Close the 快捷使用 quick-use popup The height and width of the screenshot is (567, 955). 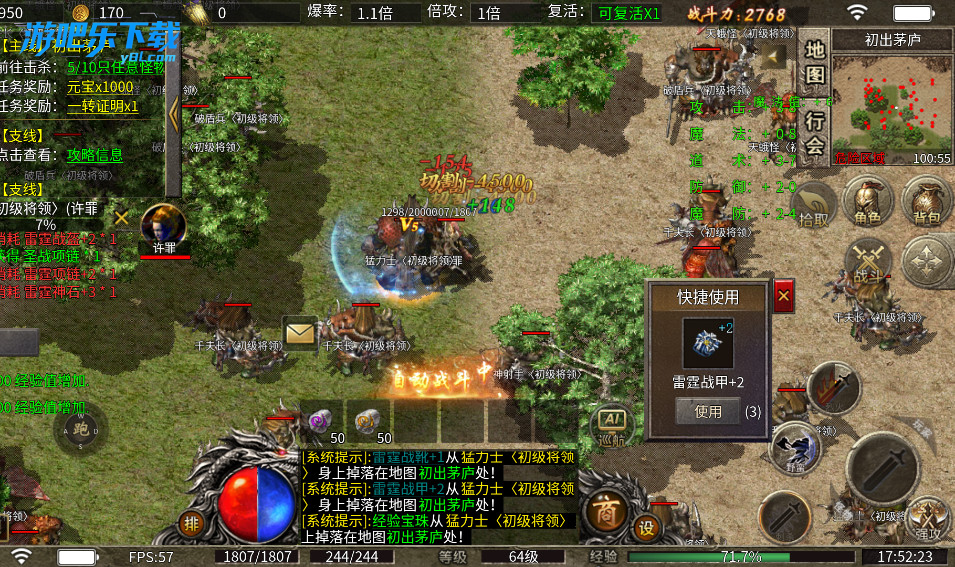pyautogui.click(x=783, y=296)
